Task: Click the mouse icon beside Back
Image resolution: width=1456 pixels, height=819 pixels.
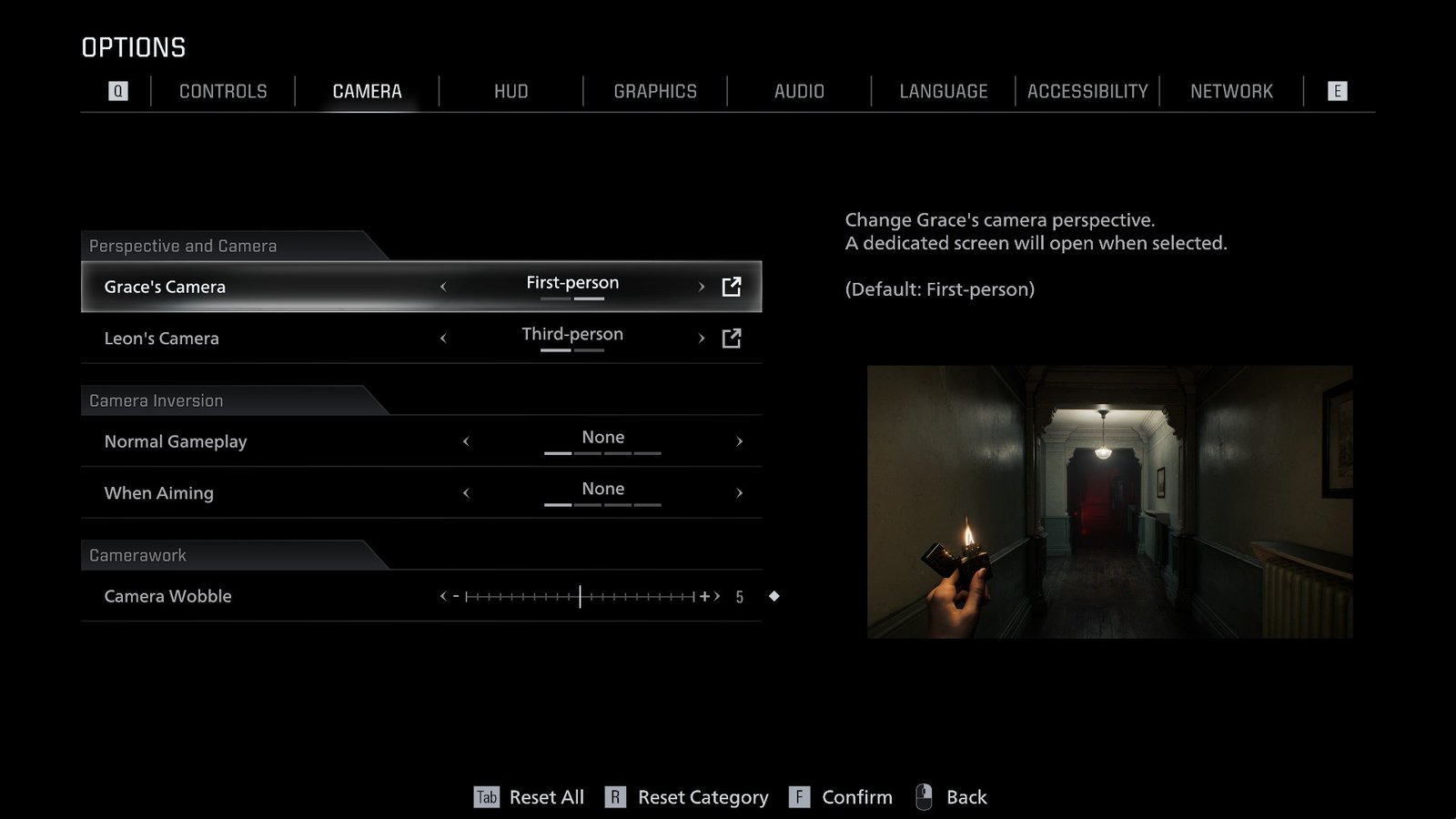Action: [925, 796]
